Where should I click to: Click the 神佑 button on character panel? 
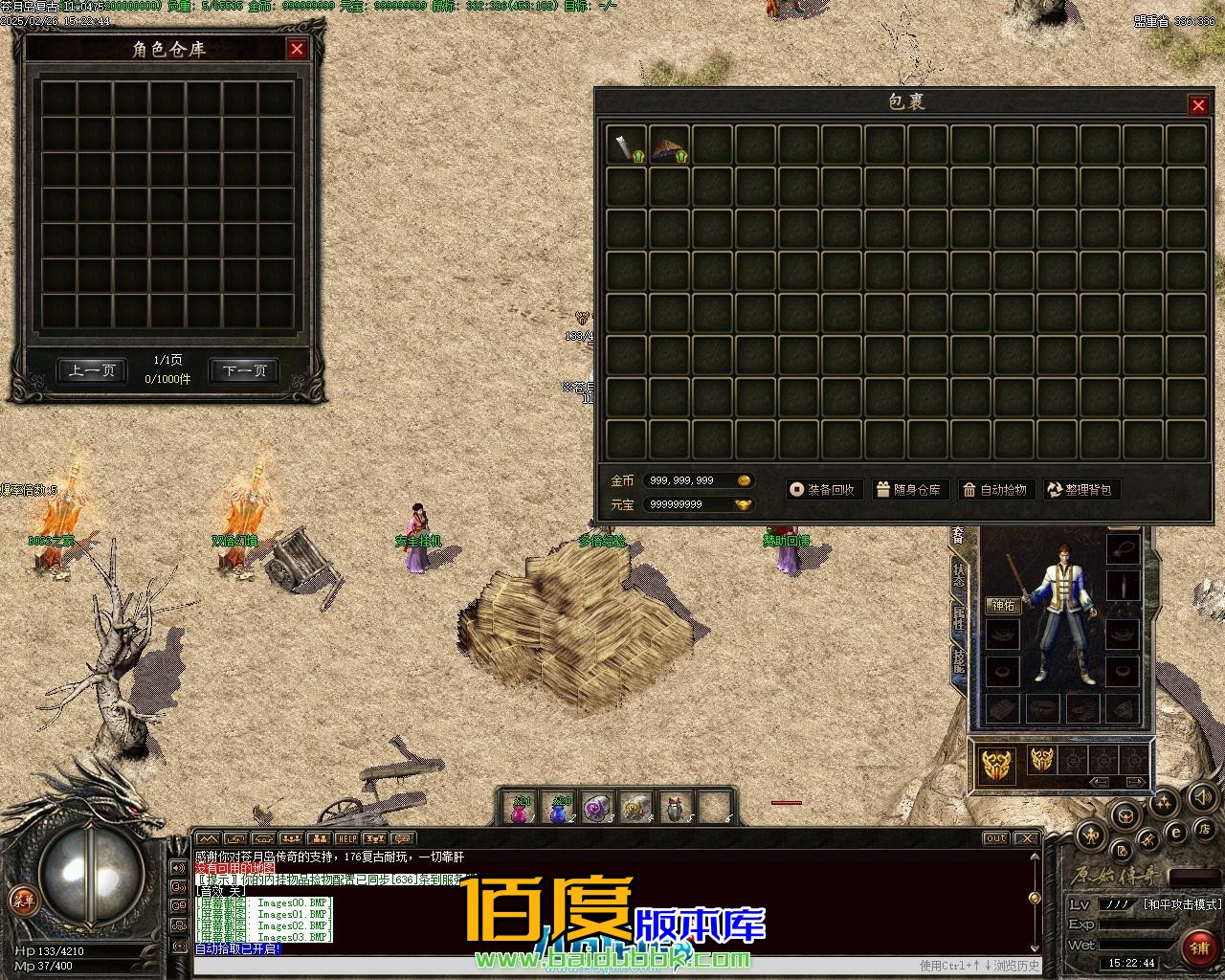point(1003,605)
